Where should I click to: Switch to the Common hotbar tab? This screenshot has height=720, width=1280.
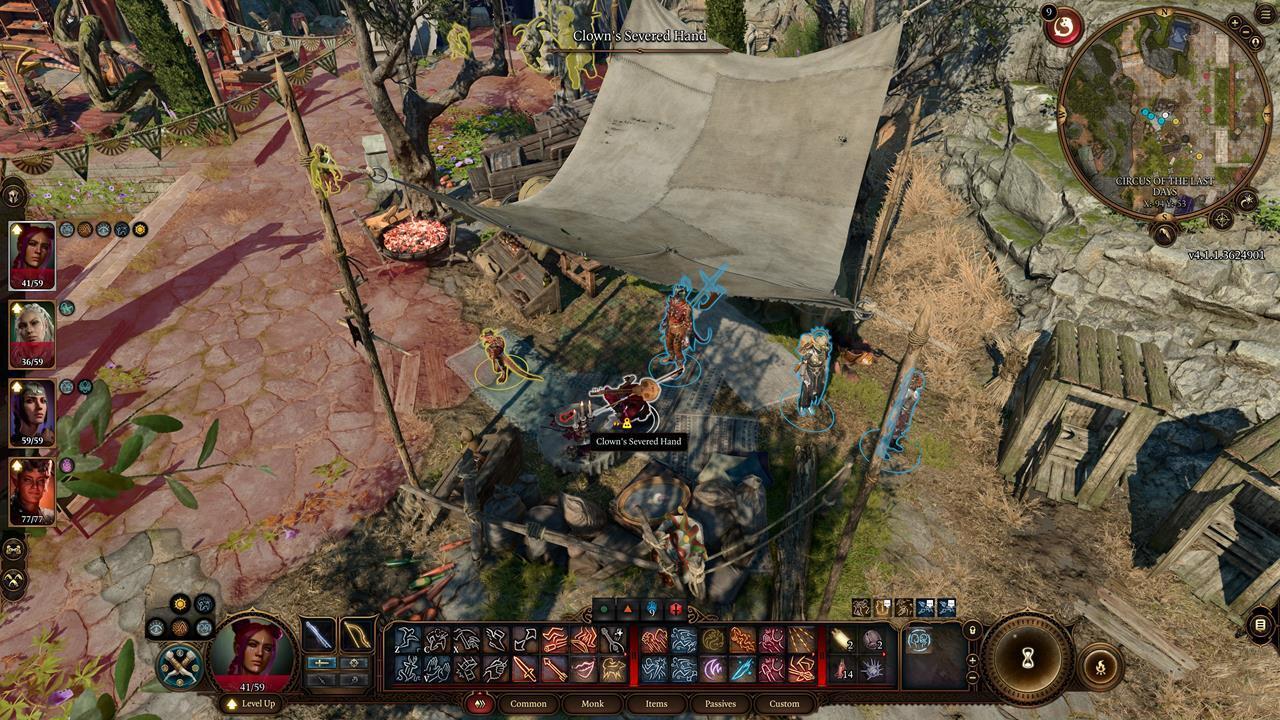point(528,704)
